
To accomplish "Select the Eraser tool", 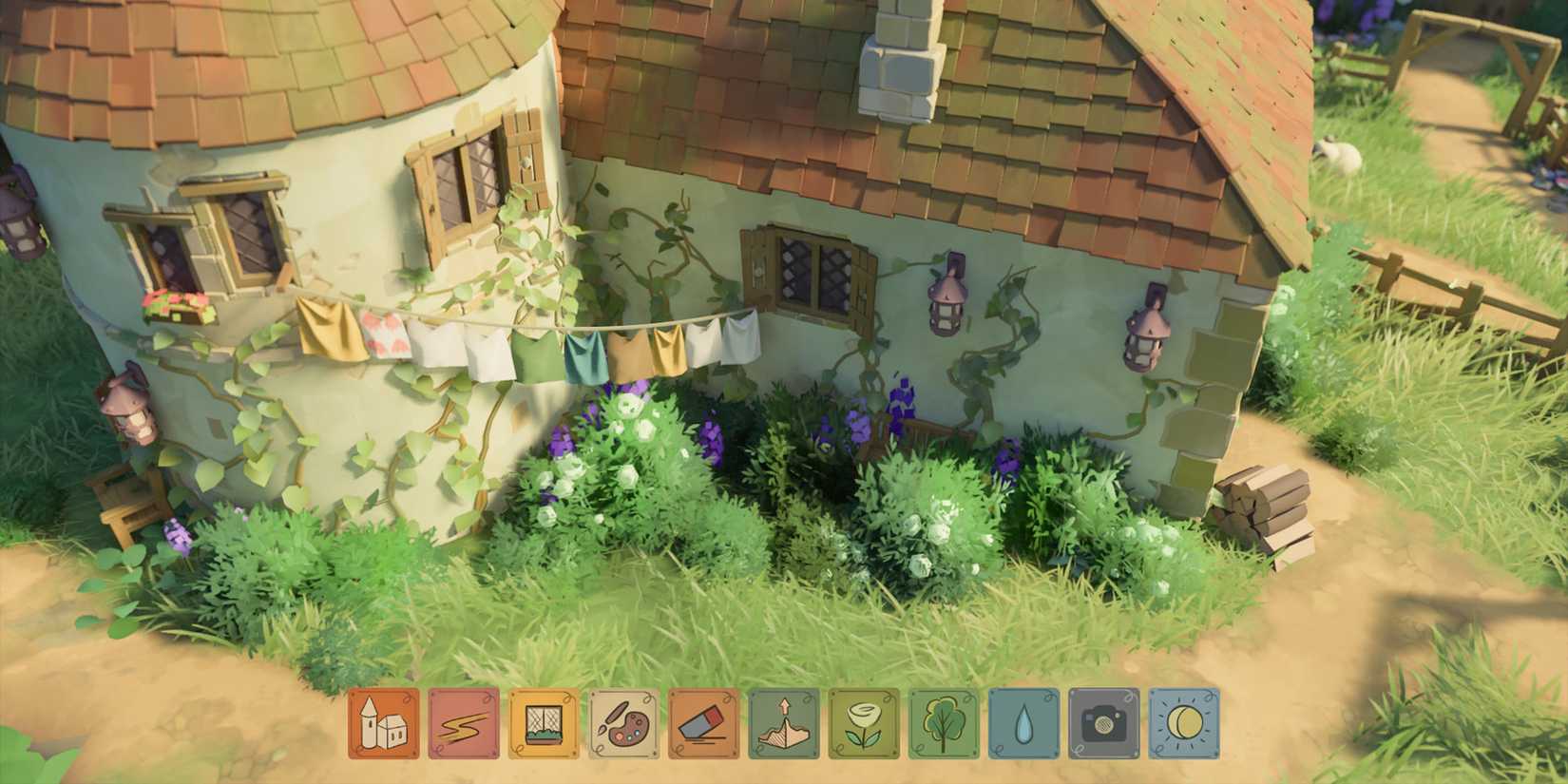I will point(704,722).
